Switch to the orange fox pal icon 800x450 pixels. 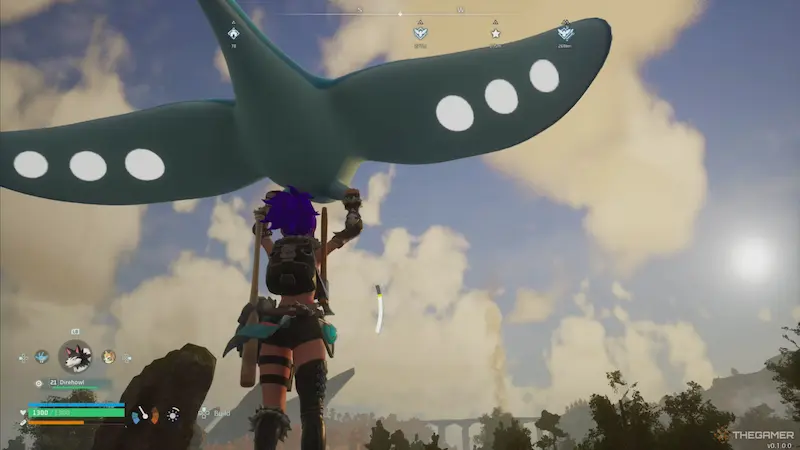[x=108, y=356]
